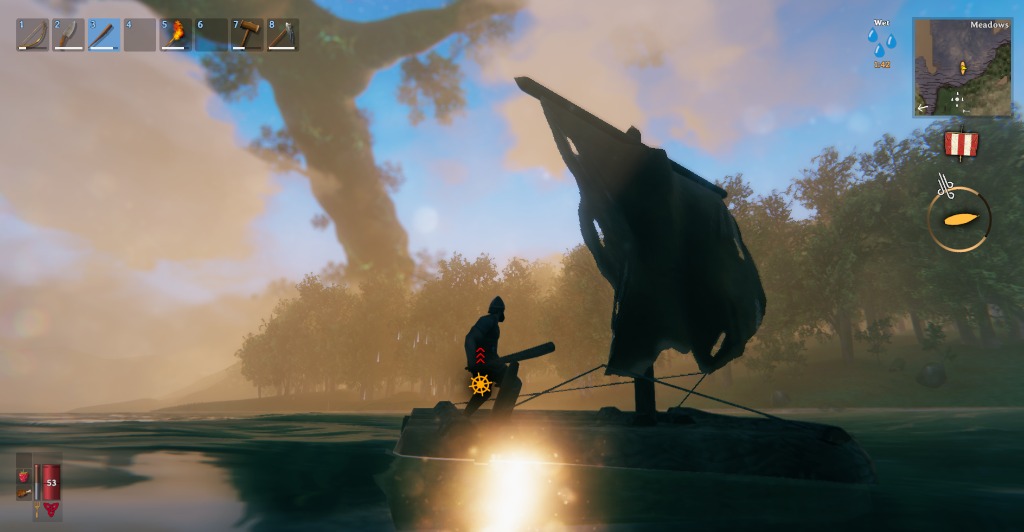Click the ship wind direction compass

(x=959, y=219)
